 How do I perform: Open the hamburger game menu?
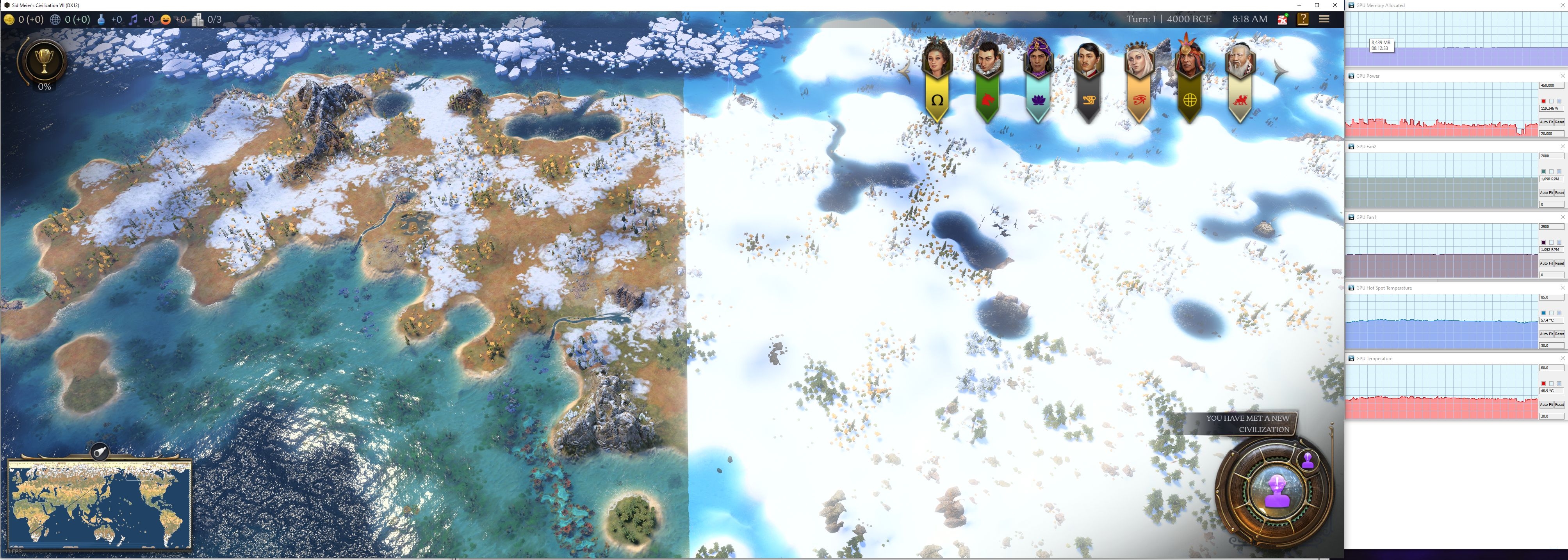1324,19
